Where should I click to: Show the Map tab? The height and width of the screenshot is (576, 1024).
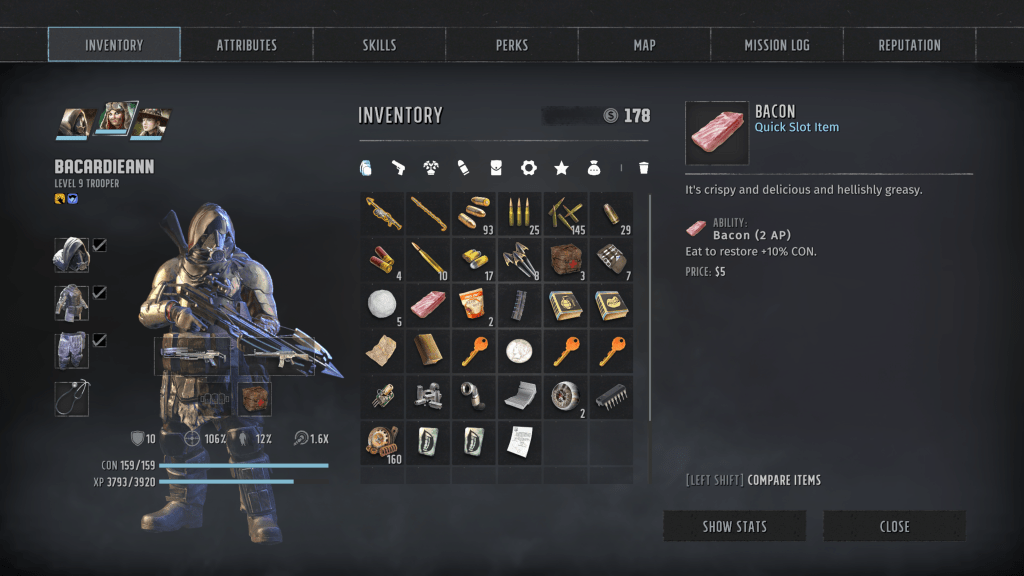point(644,45)
